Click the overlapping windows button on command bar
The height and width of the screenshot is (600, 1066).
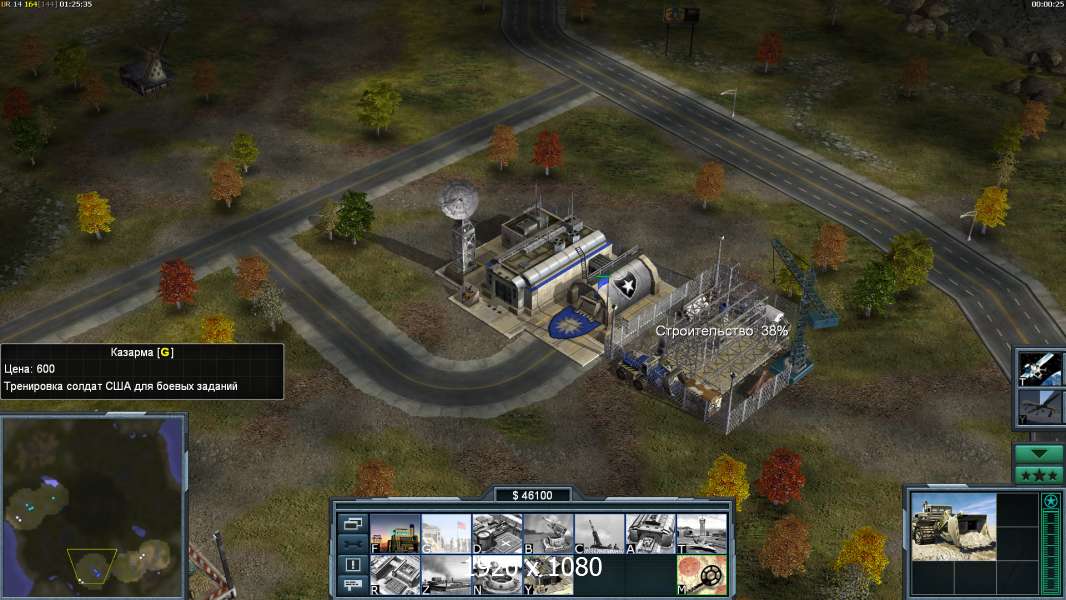352,523
